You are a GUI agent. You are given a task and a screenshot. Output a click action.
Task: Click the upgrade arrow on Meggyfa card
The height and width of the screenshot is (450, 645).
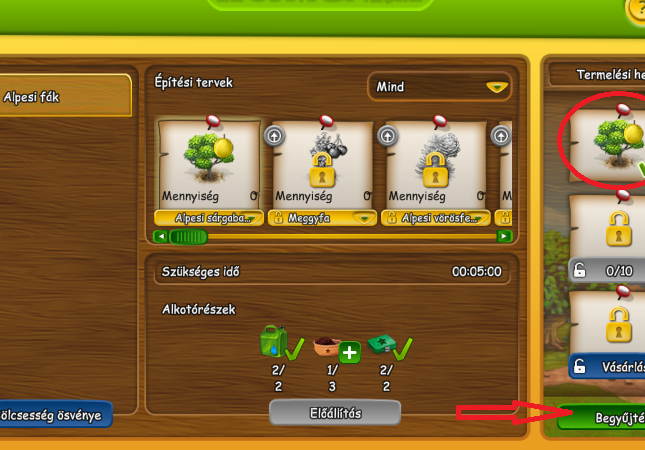(274, 135)
